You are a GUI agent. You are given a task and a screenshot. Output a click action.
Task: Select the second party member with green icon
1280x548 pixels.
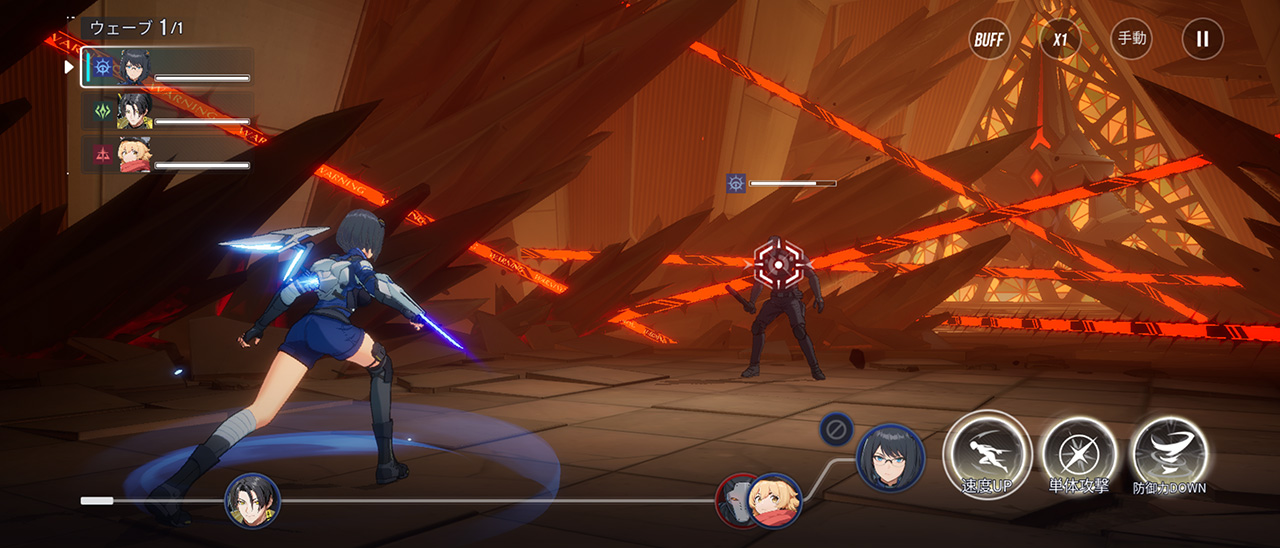168,111
